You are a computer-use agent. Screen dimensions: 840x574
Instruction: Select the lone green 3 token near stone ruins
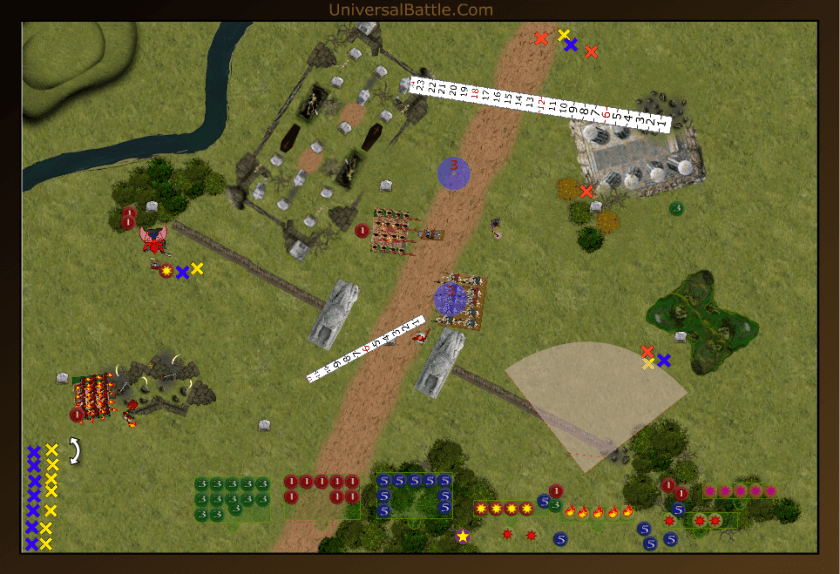pos(676,208)
